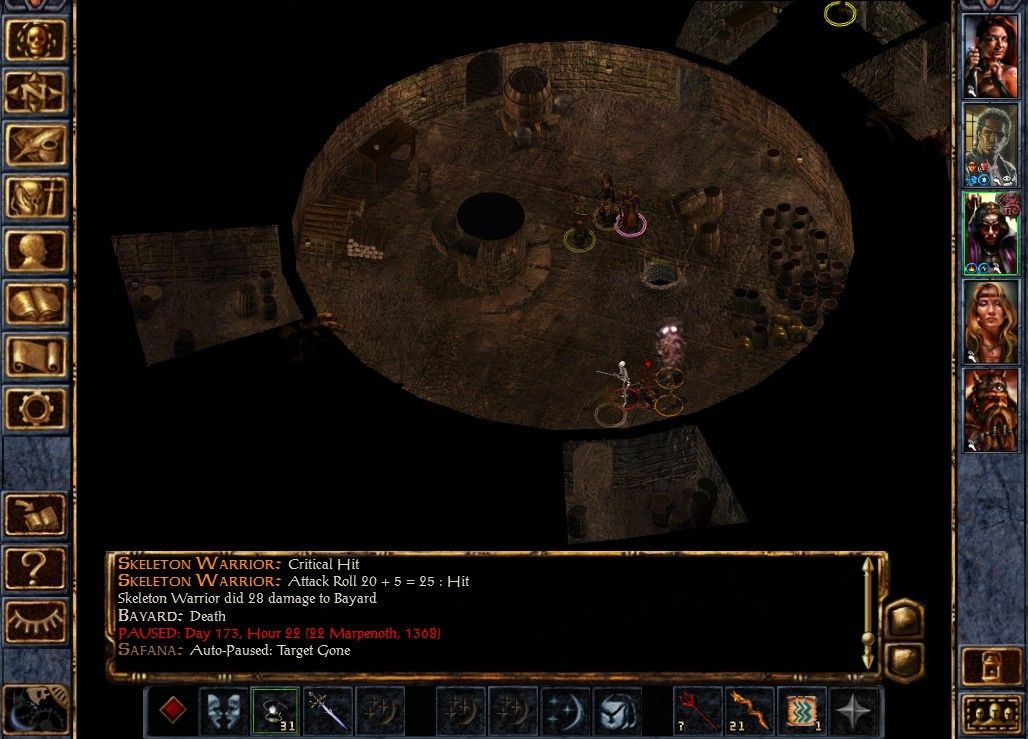Select the purple-hooded character portrait
Viewport: 1028px width, 739px height.
990,232
